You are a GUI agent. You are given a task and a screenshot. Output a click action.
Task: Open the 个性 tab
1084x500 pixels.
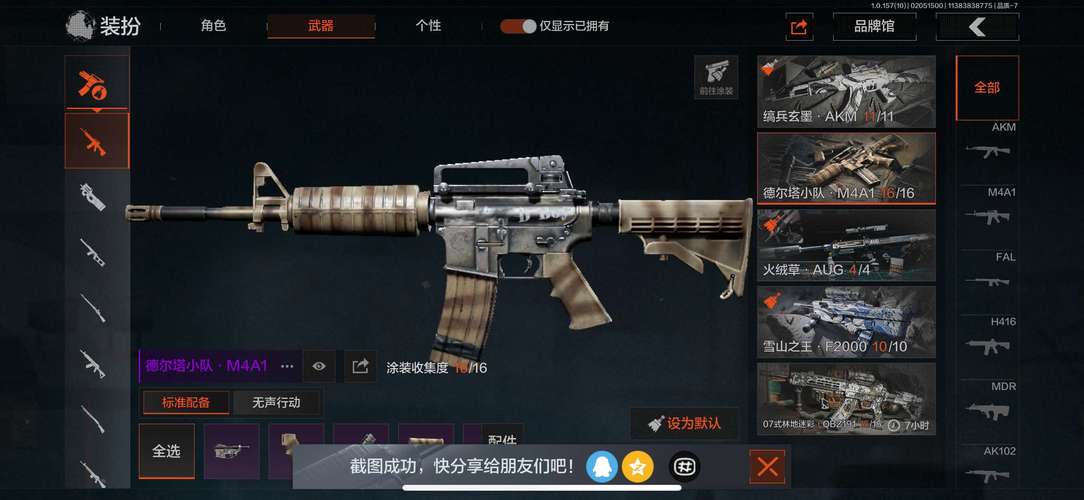tap(428, 26)
